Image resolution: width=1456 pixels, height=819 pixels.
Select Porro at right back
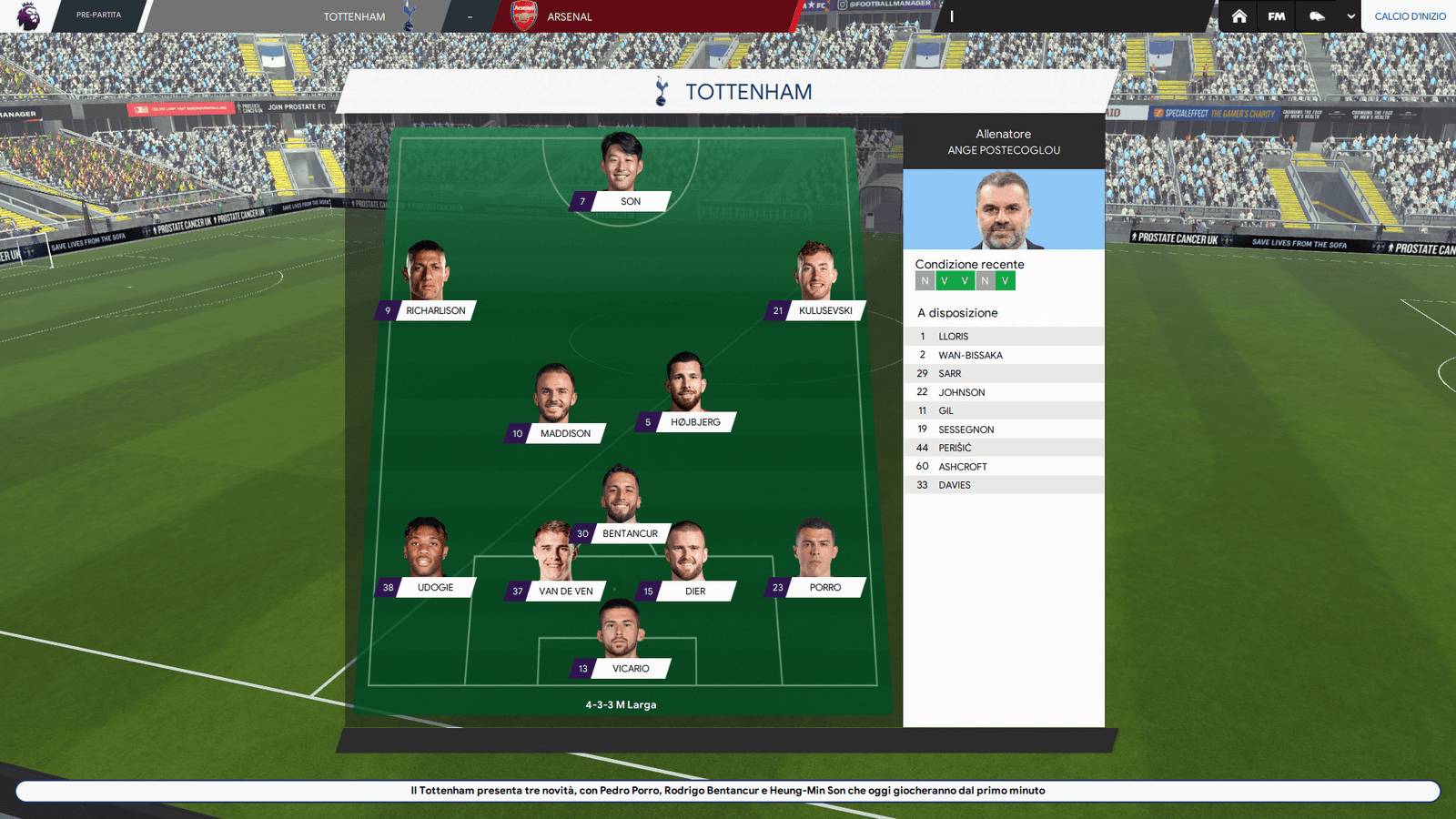(824, 587)
